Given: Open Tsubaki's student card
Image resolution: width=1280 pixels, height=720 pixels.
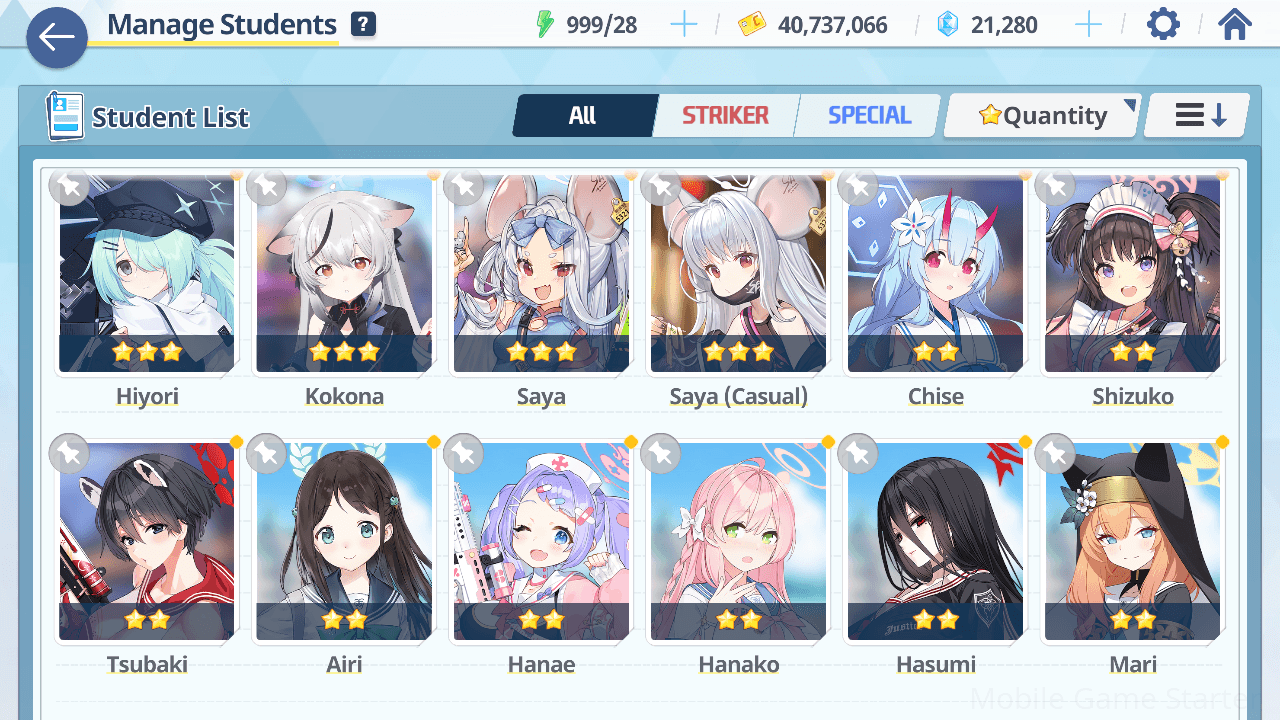Looking at the screenshot, I should point(147,542).
